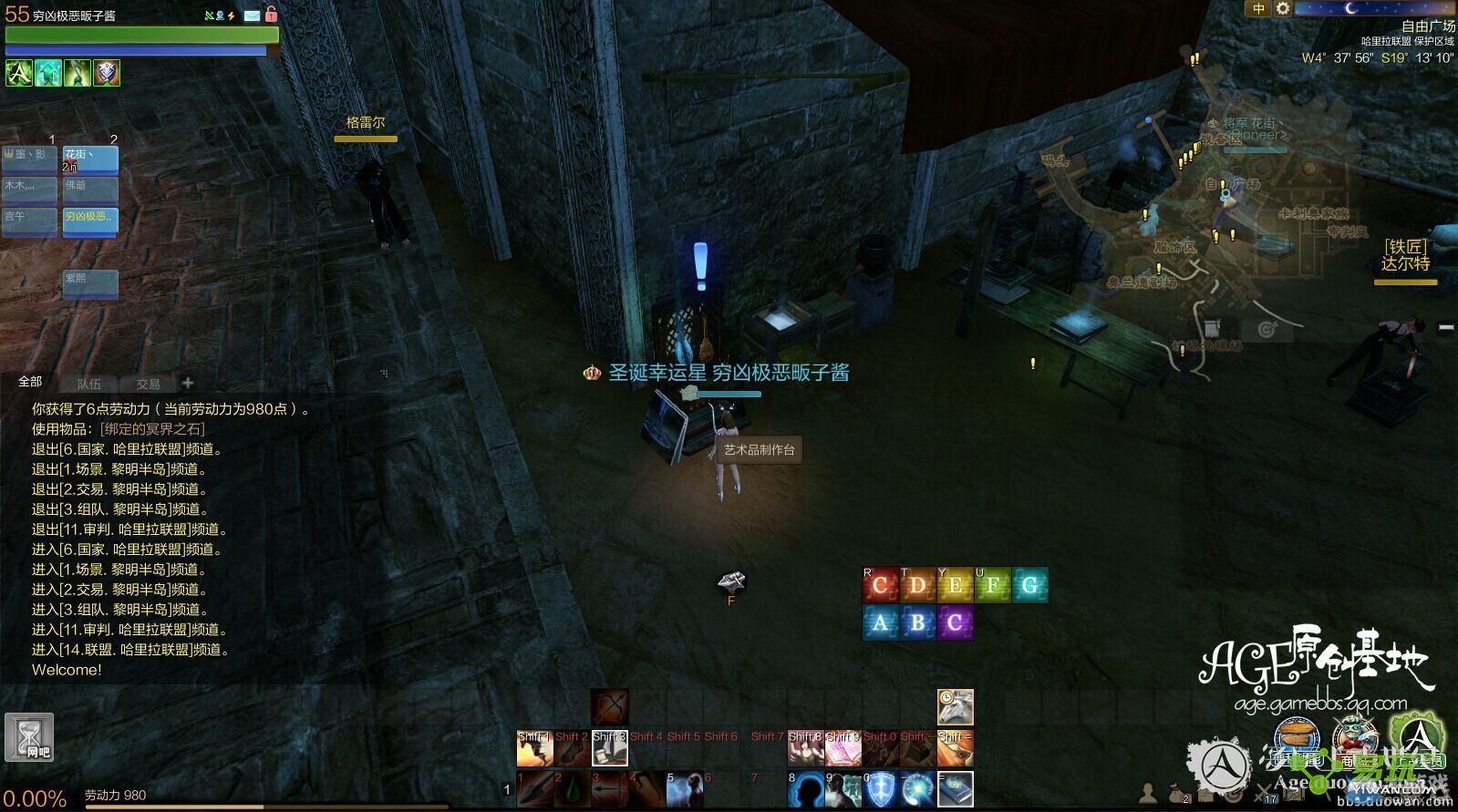Add a new chat tab with plus button

click(x=188, y=383)
